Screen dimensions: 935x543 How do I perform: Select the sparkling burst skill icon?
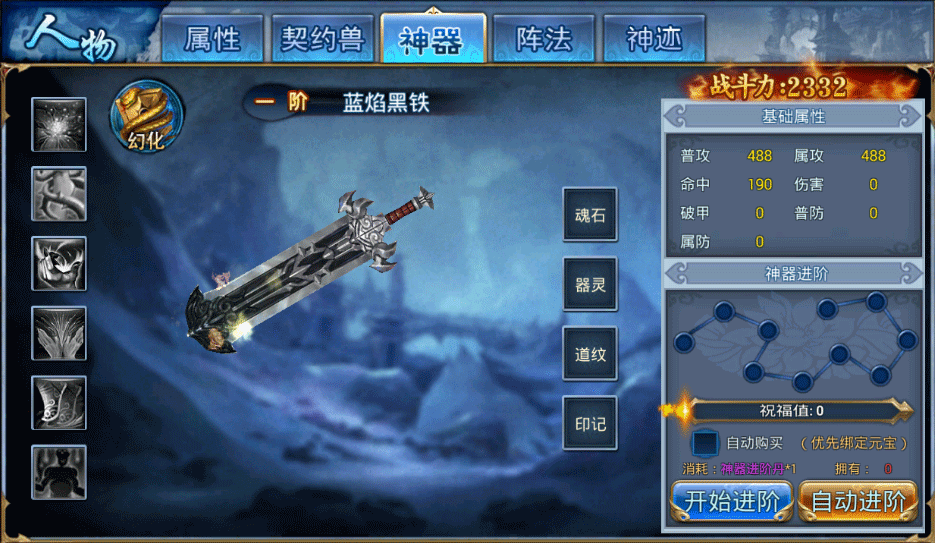pyautogui.click(x=59, y=125)
